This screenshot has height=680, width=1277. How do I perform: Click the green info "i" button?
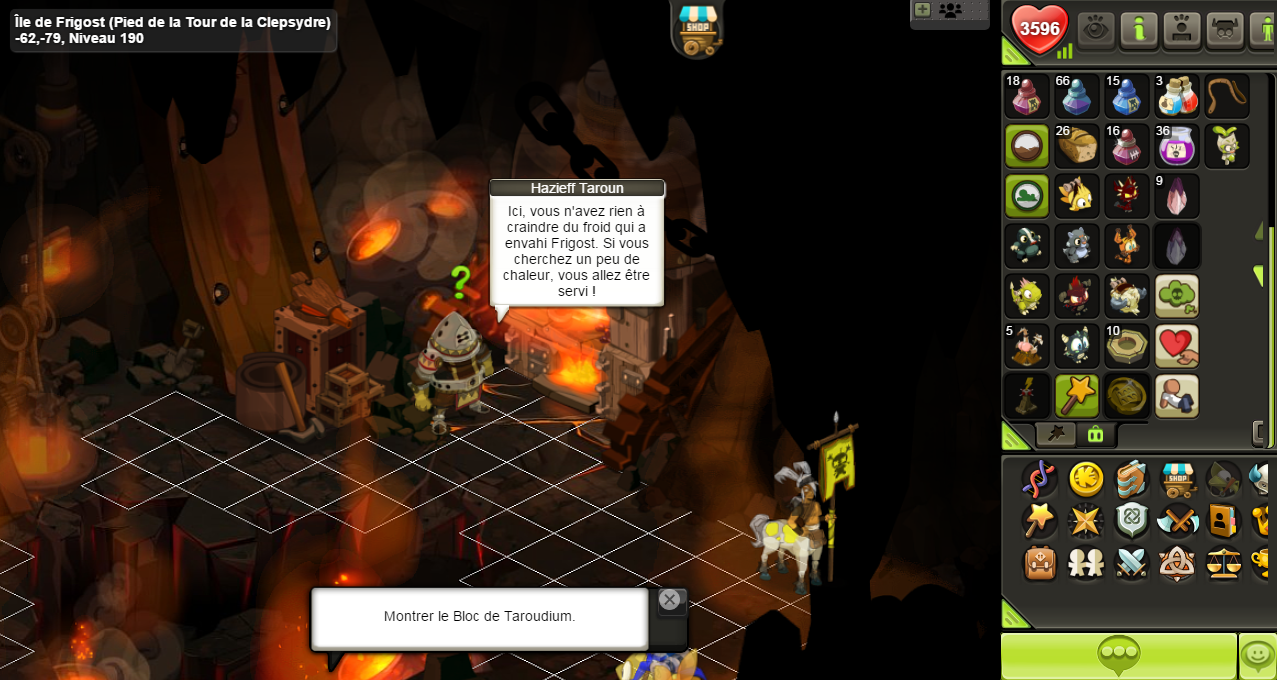tap(1139, 30)
